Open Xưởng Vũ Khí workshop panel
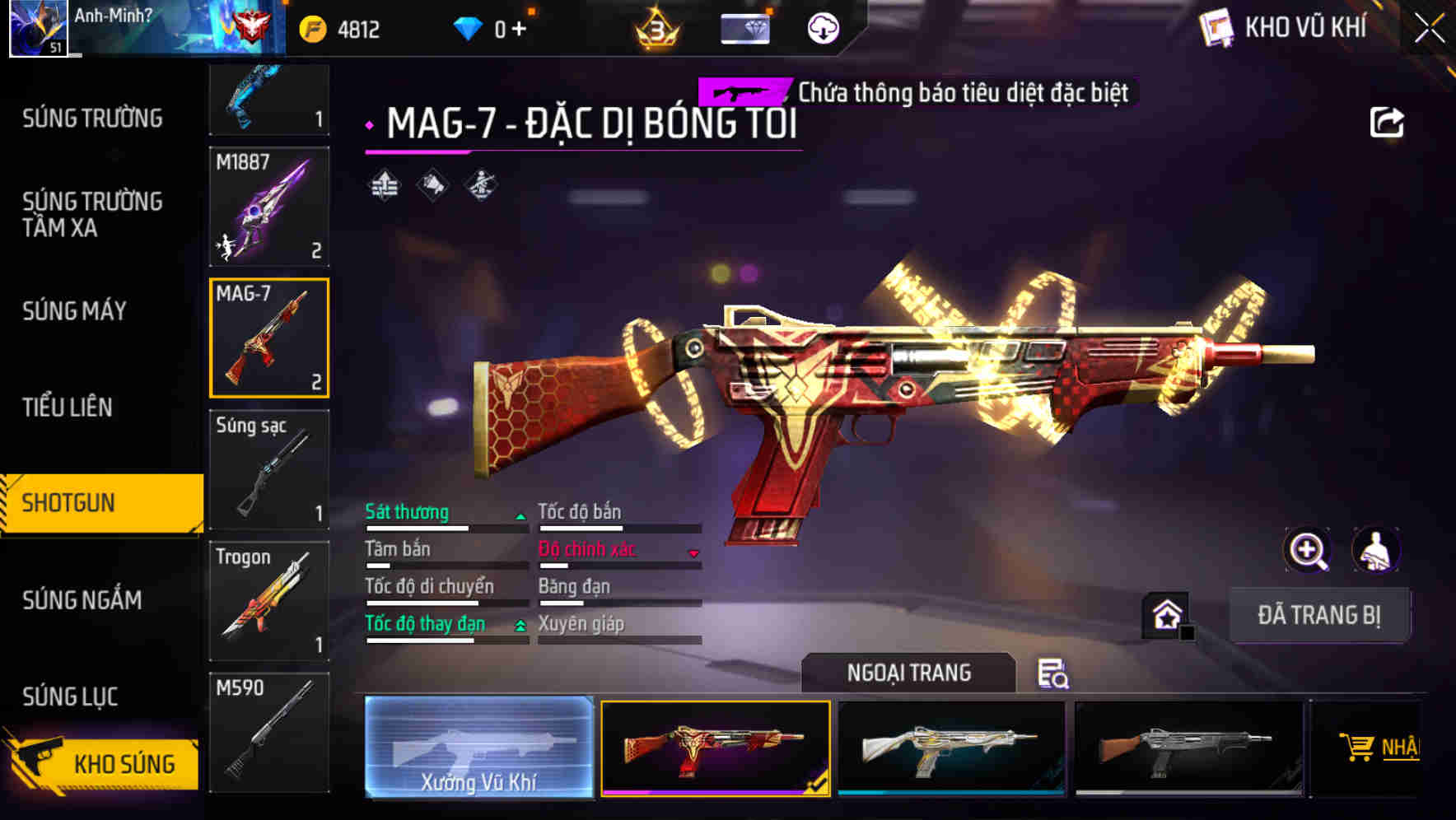This screenshot has height=820, width=1456. (479, 749)
